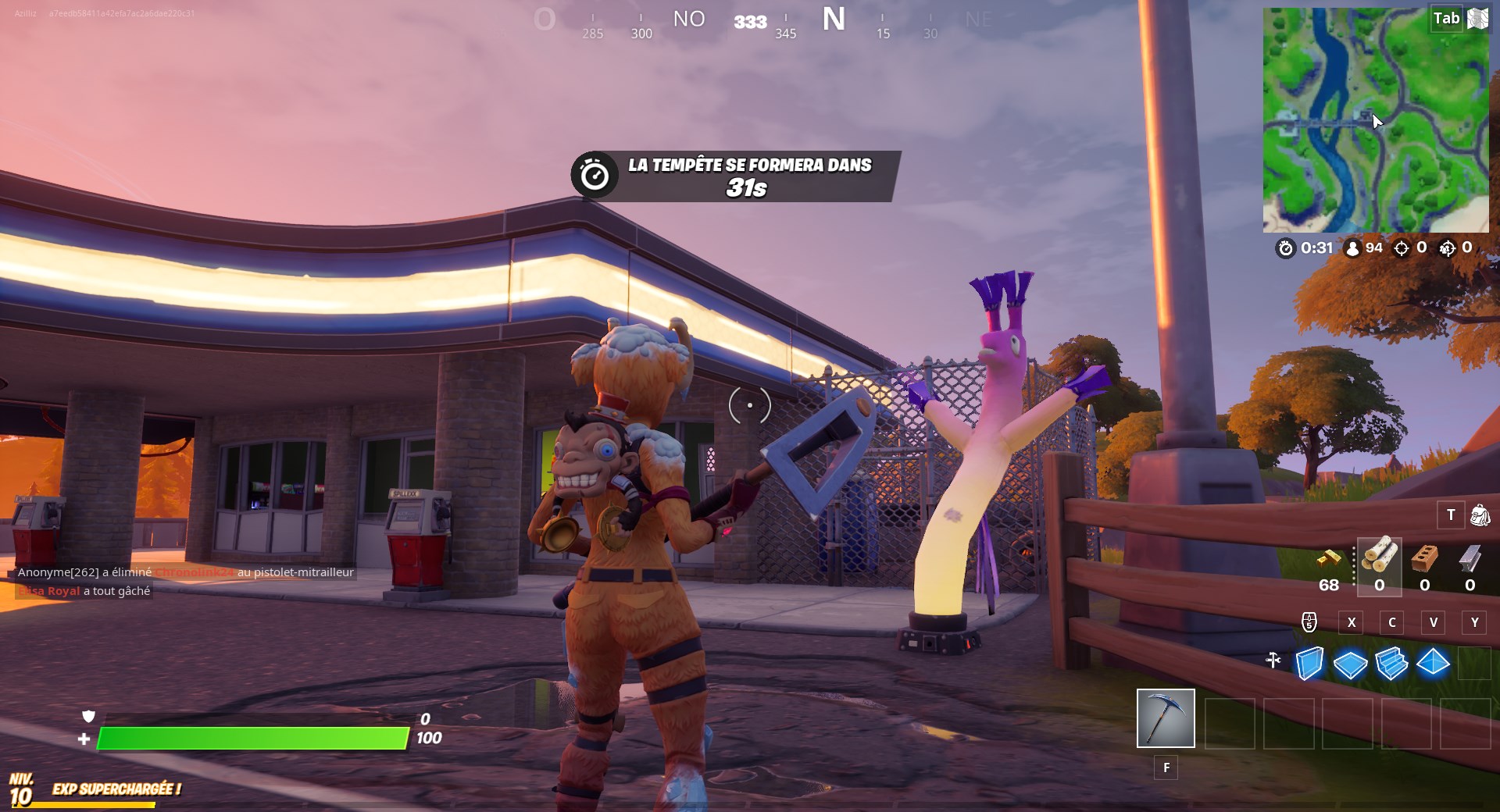
Task: Select the floor building piece
Action: (1352, 663)
